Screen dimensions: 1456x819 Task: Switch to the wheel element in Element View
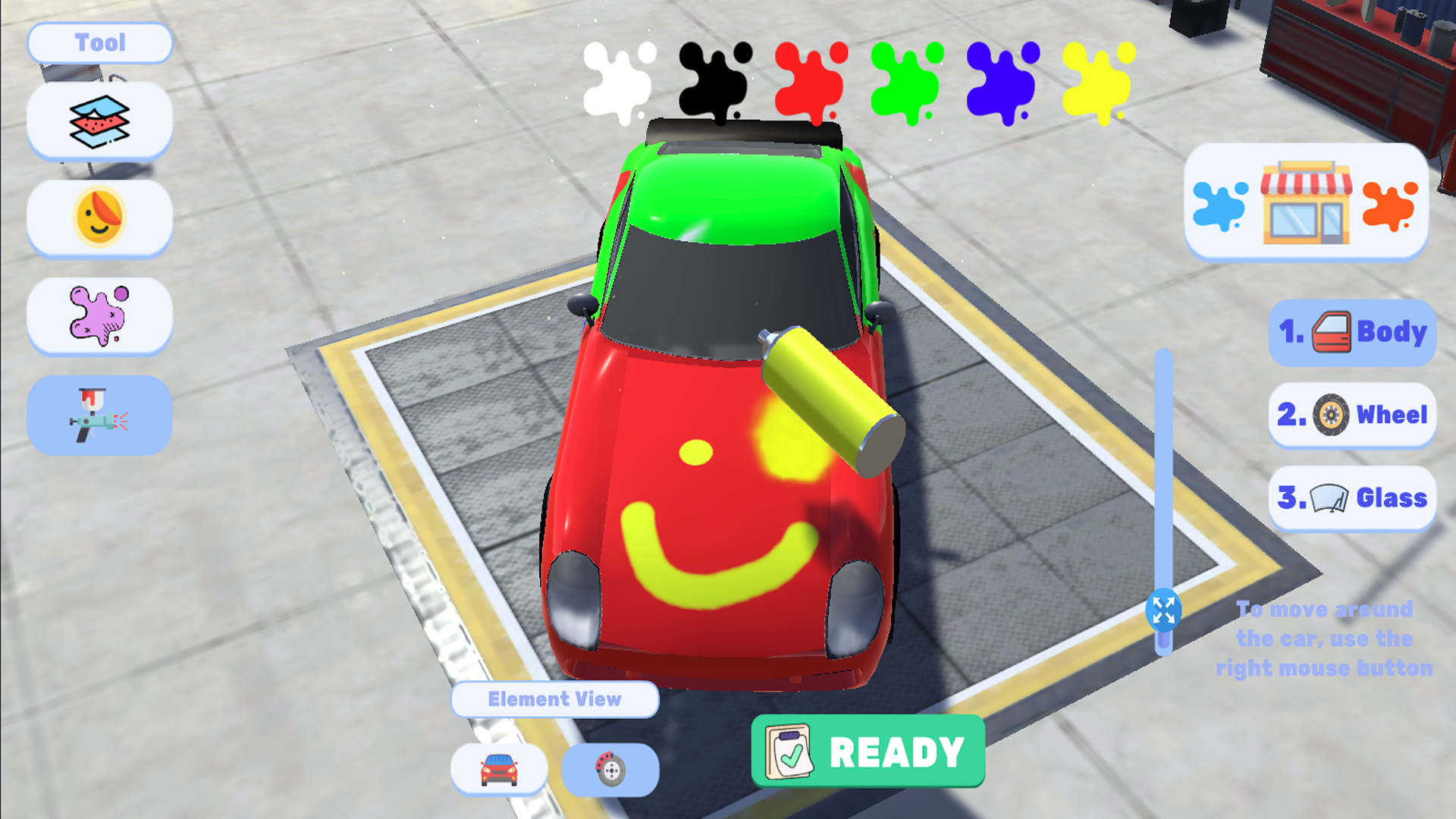point(609,769)
